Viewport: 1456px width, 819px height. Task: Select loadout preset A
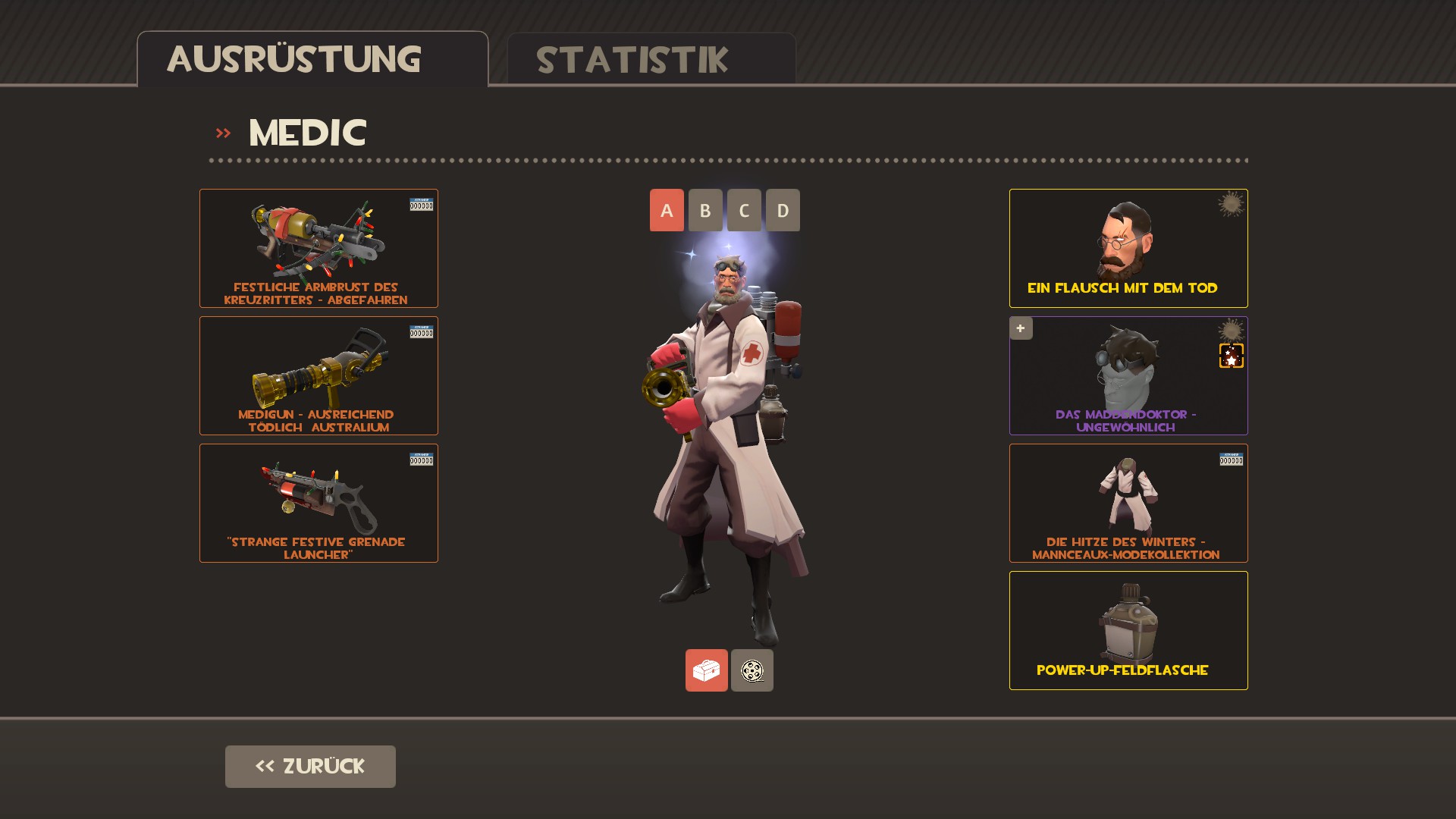[667, 210]
